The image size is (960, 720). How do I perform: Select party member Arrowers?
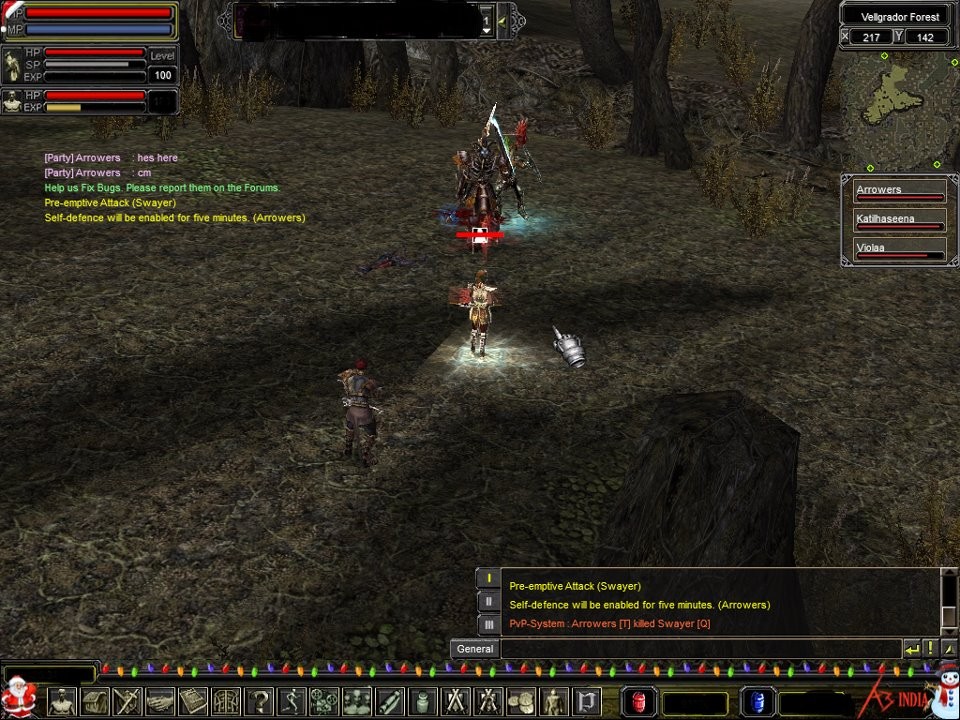pyautogui.click(x=899, y=192)
